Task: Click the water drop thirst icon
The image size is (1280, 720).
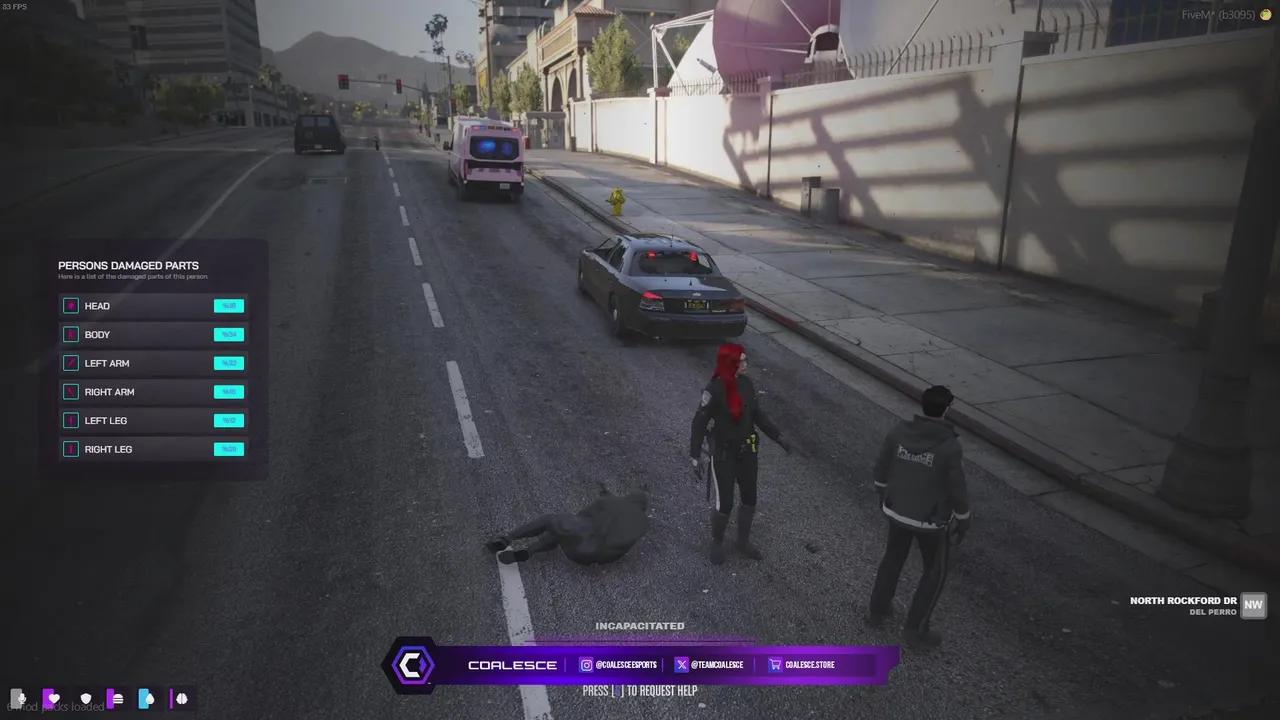Action: tap(147, 699)
